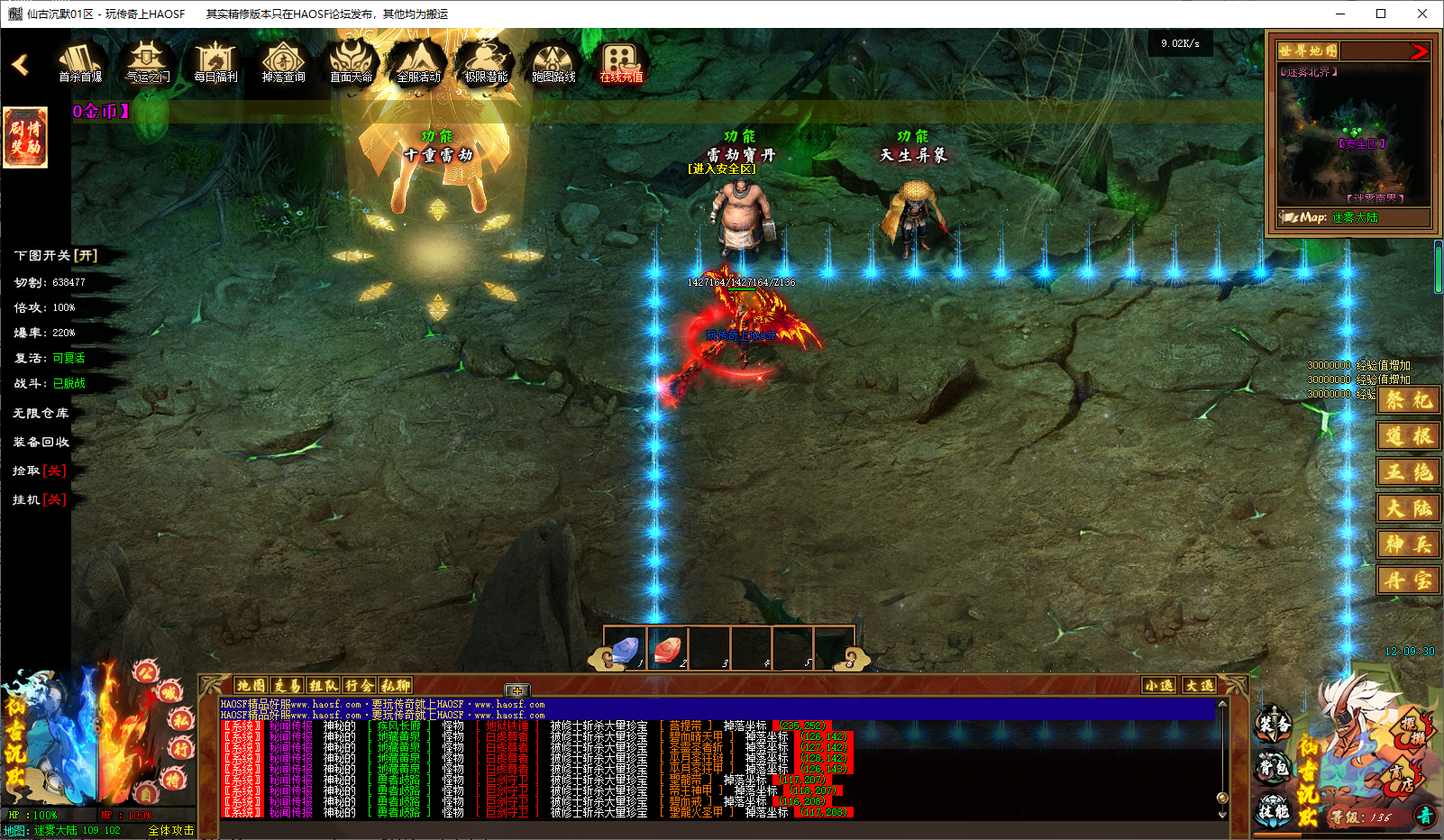Switch chat to the 行会 guild tab
The image size is (1444, 840).
[x=359, y=686]
